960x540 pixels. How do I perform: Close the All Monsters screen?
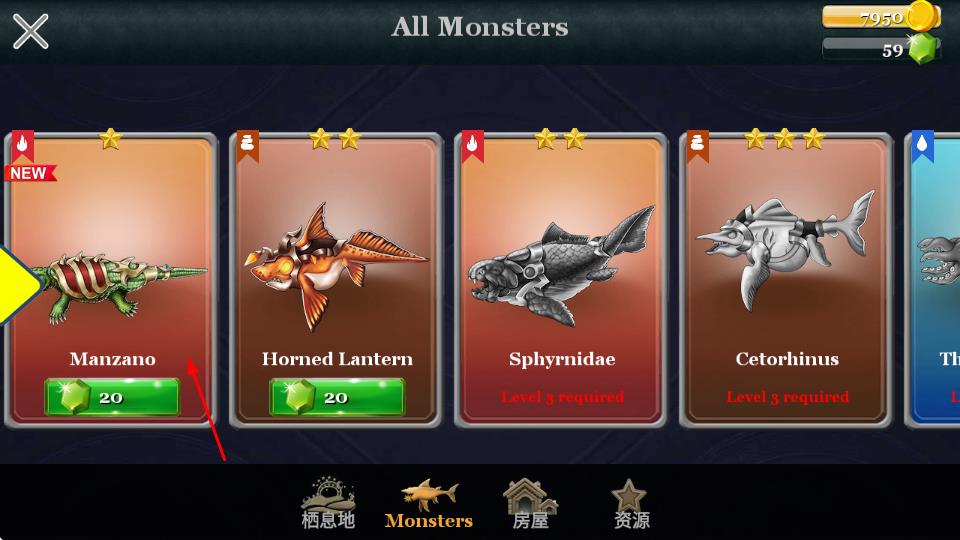coord(30,31)
